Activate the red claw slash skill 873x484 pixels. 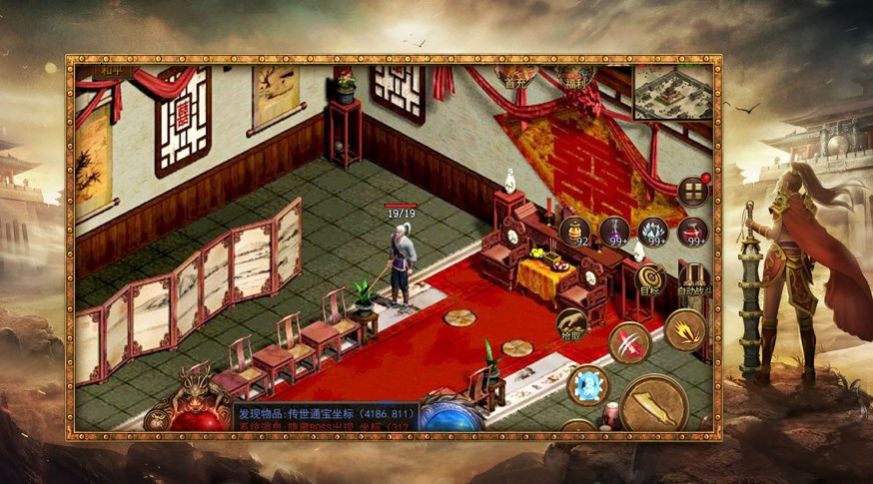pos(629,342)
